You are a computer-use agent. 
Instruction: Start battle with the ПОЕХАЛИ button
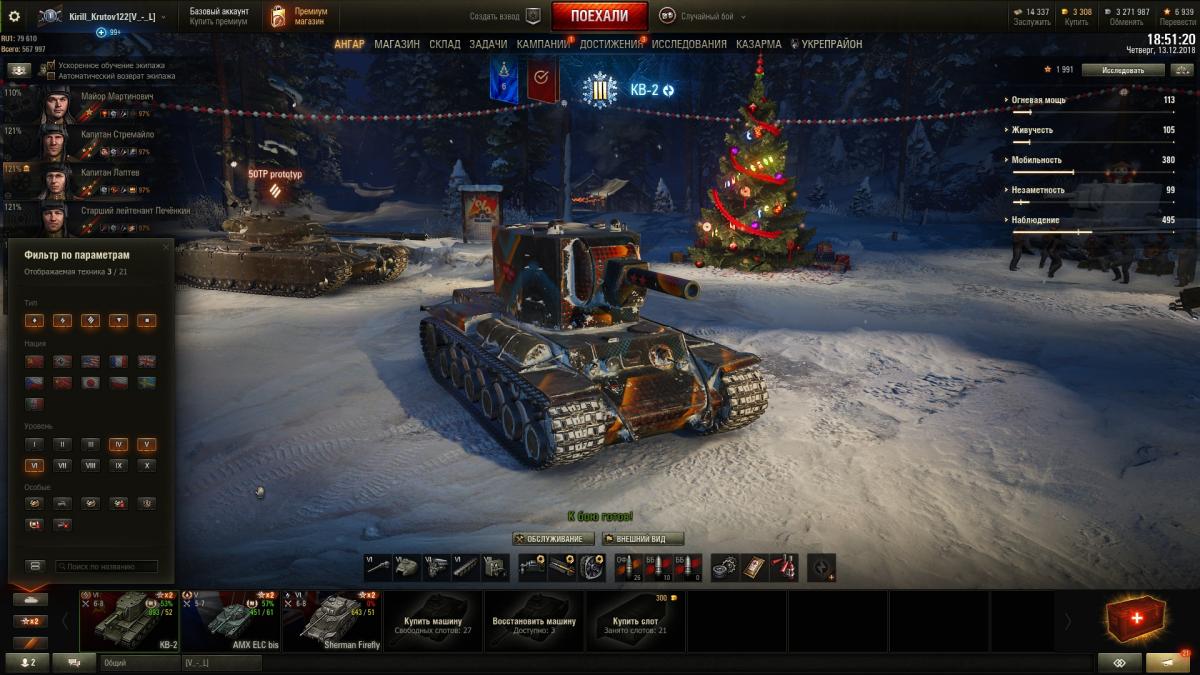(599, 16)
